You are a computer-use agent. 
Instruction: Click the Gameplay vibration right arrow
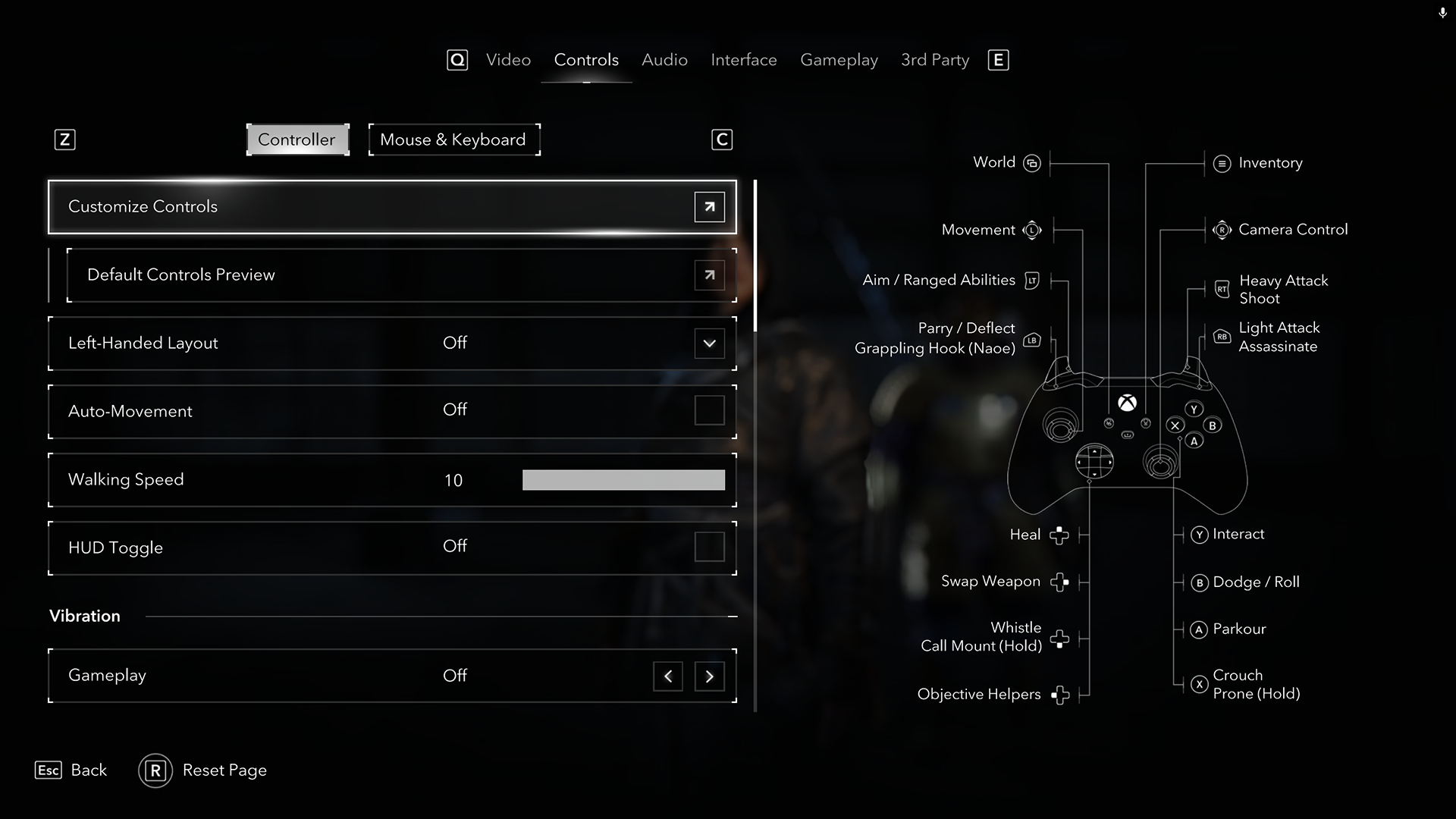709,676
